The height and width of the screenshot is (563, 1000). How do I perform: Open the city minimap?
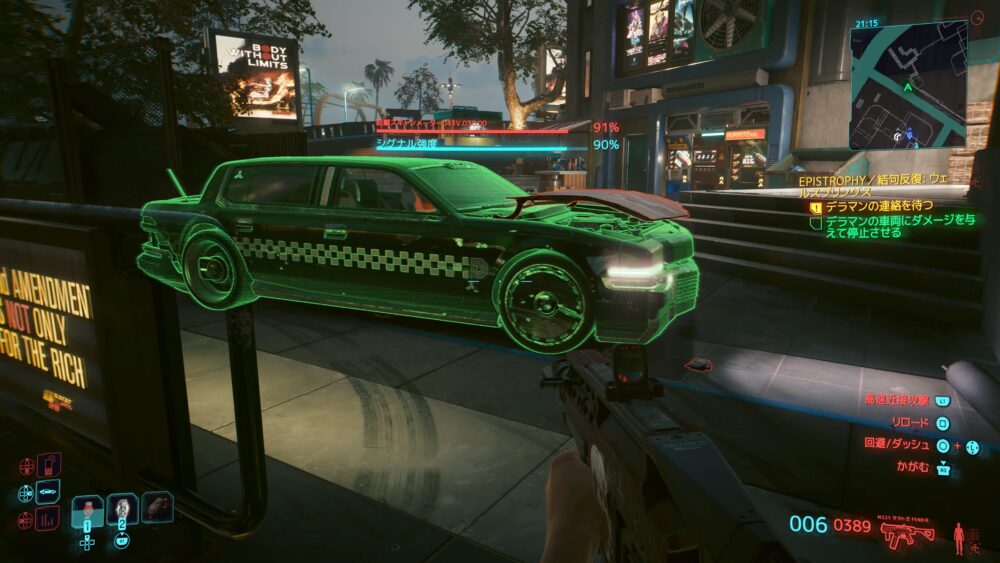pyautogui.click(x=908, y=85)
